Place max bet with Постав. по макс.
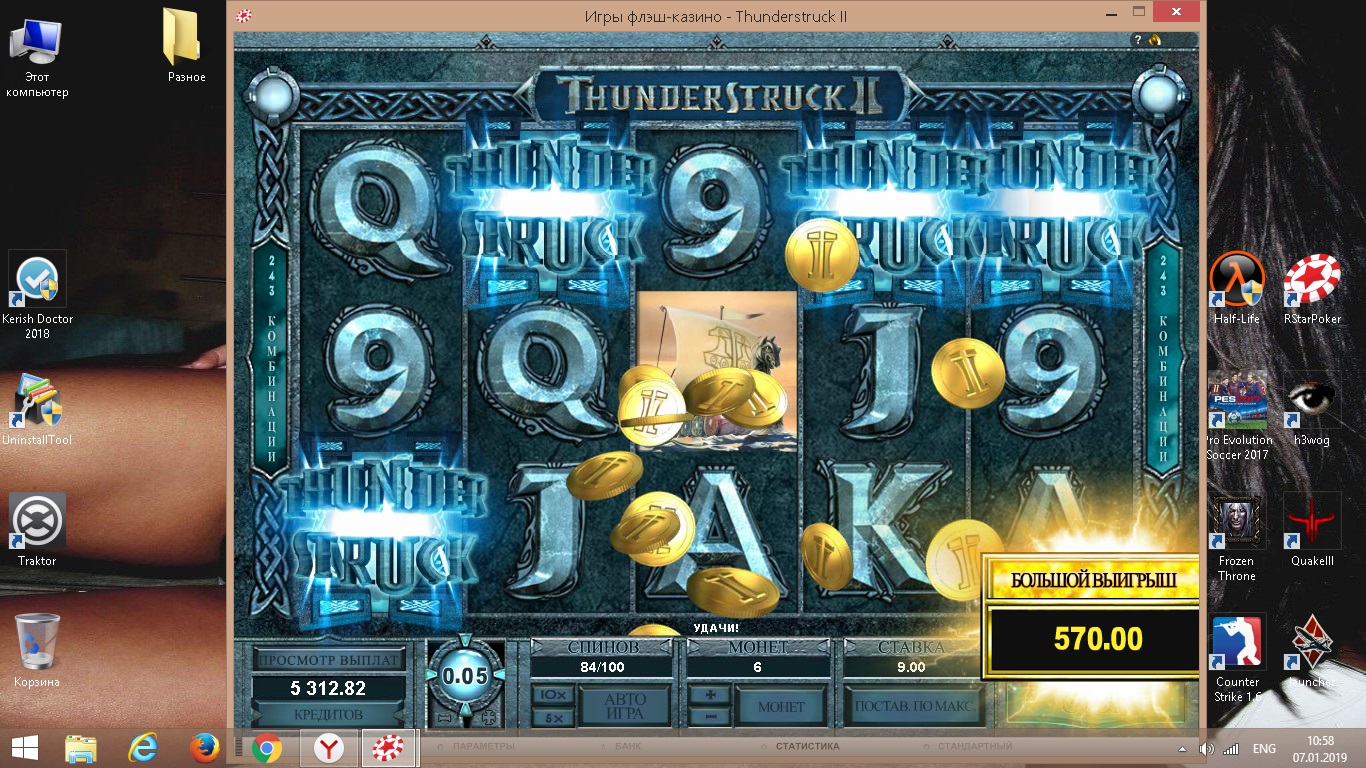1366x768 pixels. (x=913, y=706)
